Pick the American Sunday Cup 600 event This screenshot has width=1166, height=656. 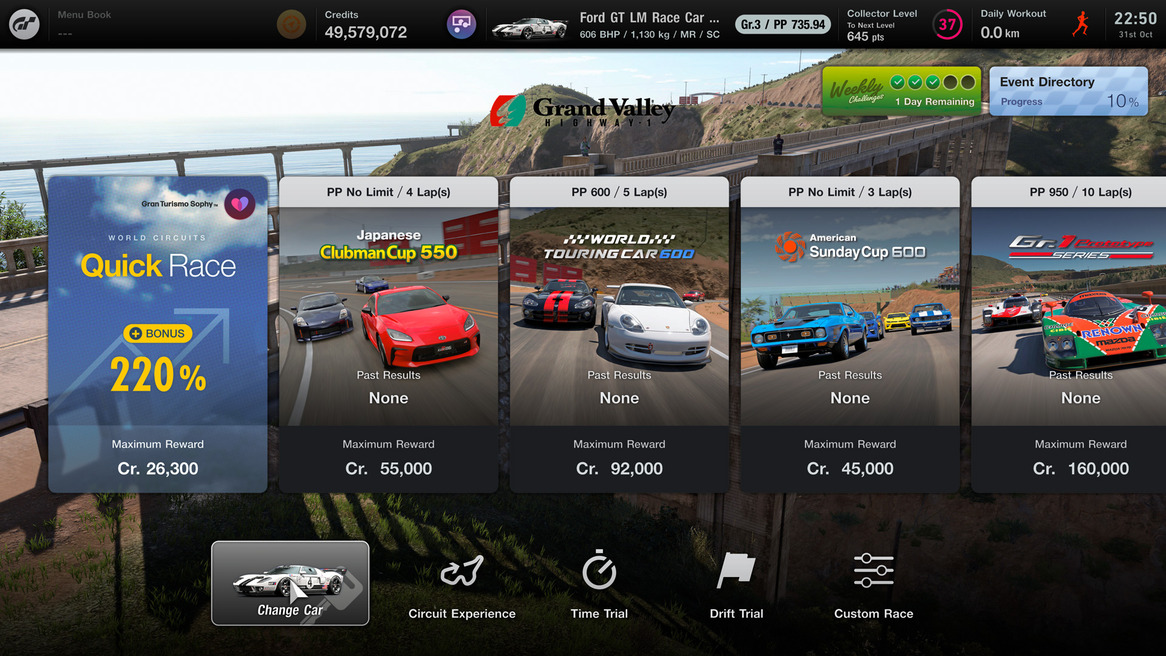click(x=850, y=334)
